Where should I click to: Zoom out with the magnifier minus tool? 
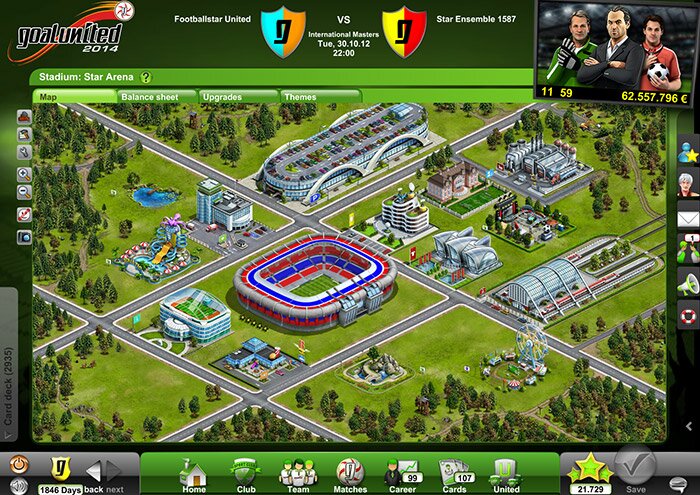tap(24, 192)
